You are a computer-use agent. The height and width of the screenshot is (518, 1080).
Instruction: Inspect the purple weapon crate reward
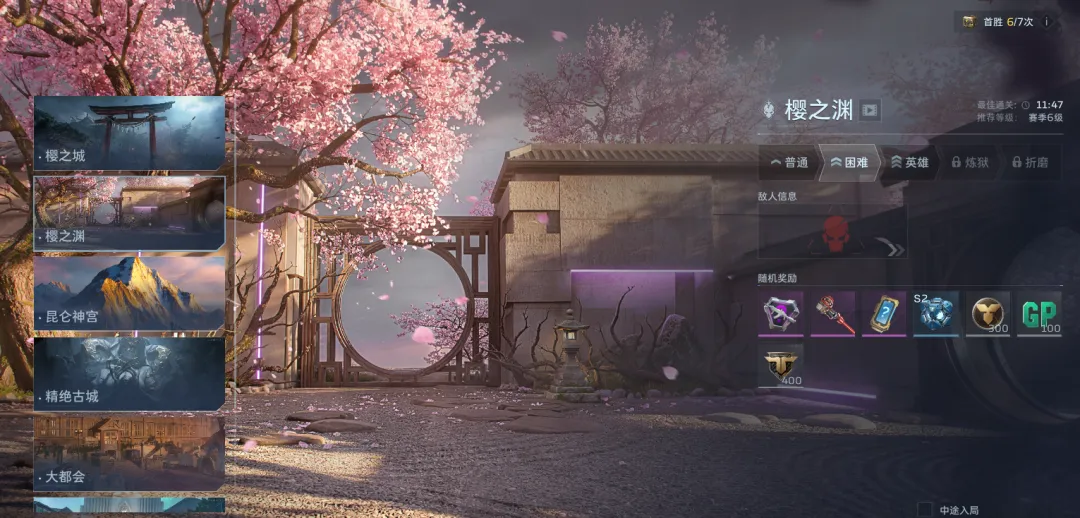[780, 314]
